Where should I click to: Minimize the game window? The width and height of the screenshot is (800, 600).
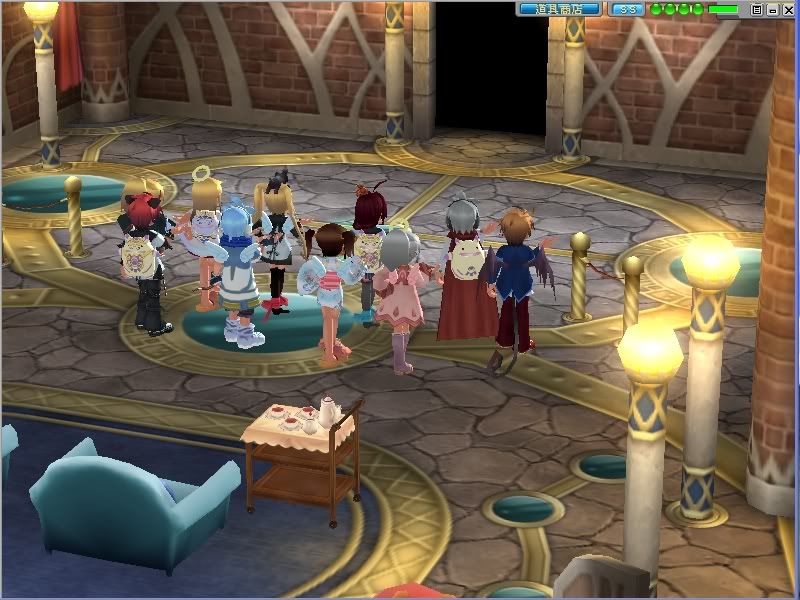772,9
